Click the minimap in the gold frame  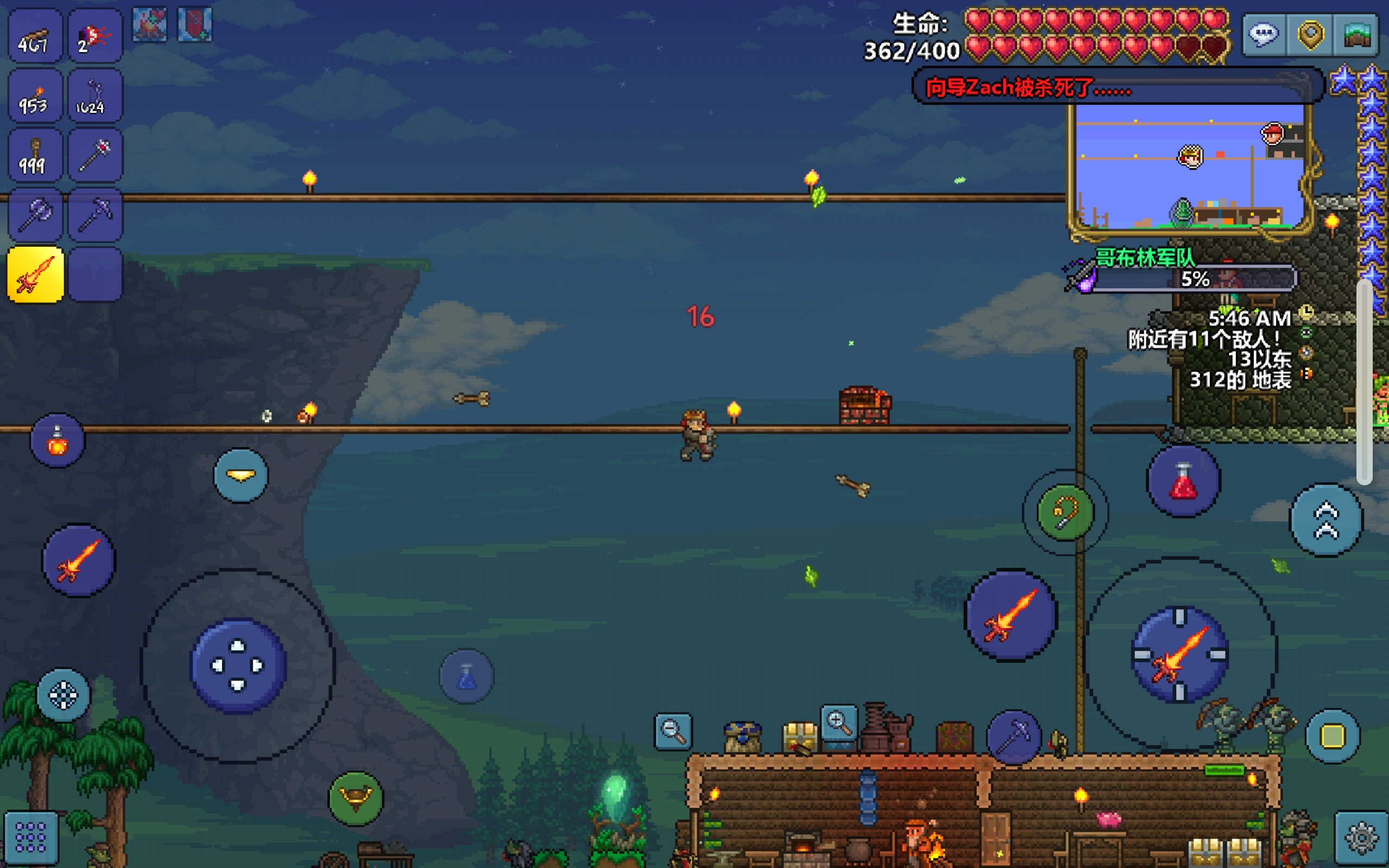[1189, 168]
